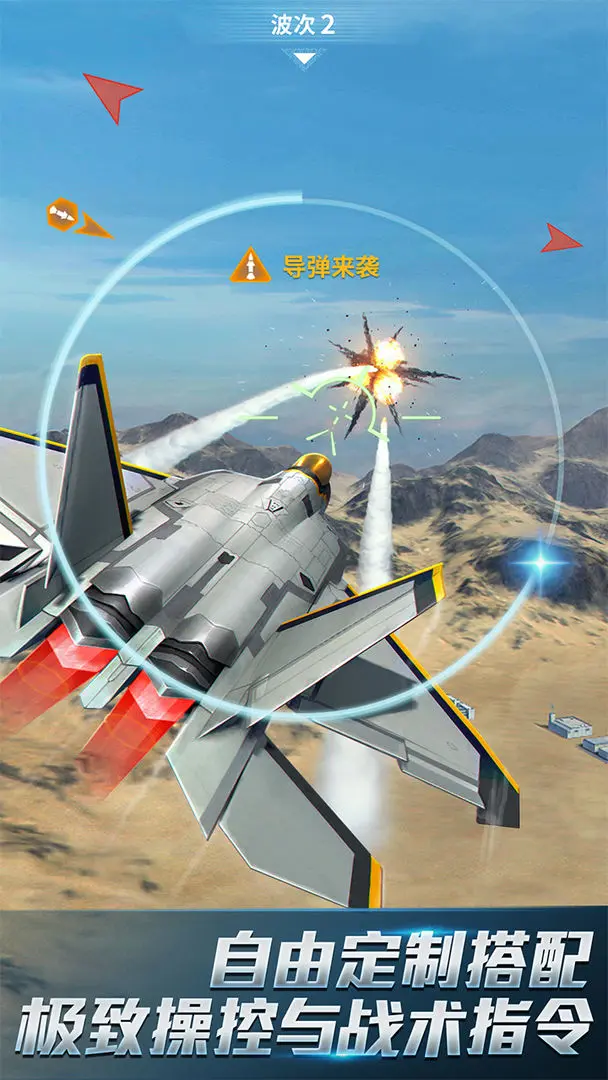This screenshot has height=1080, width=608.
Task: Tap the orange hexagon missile indicator
Action: coord(62,214)
